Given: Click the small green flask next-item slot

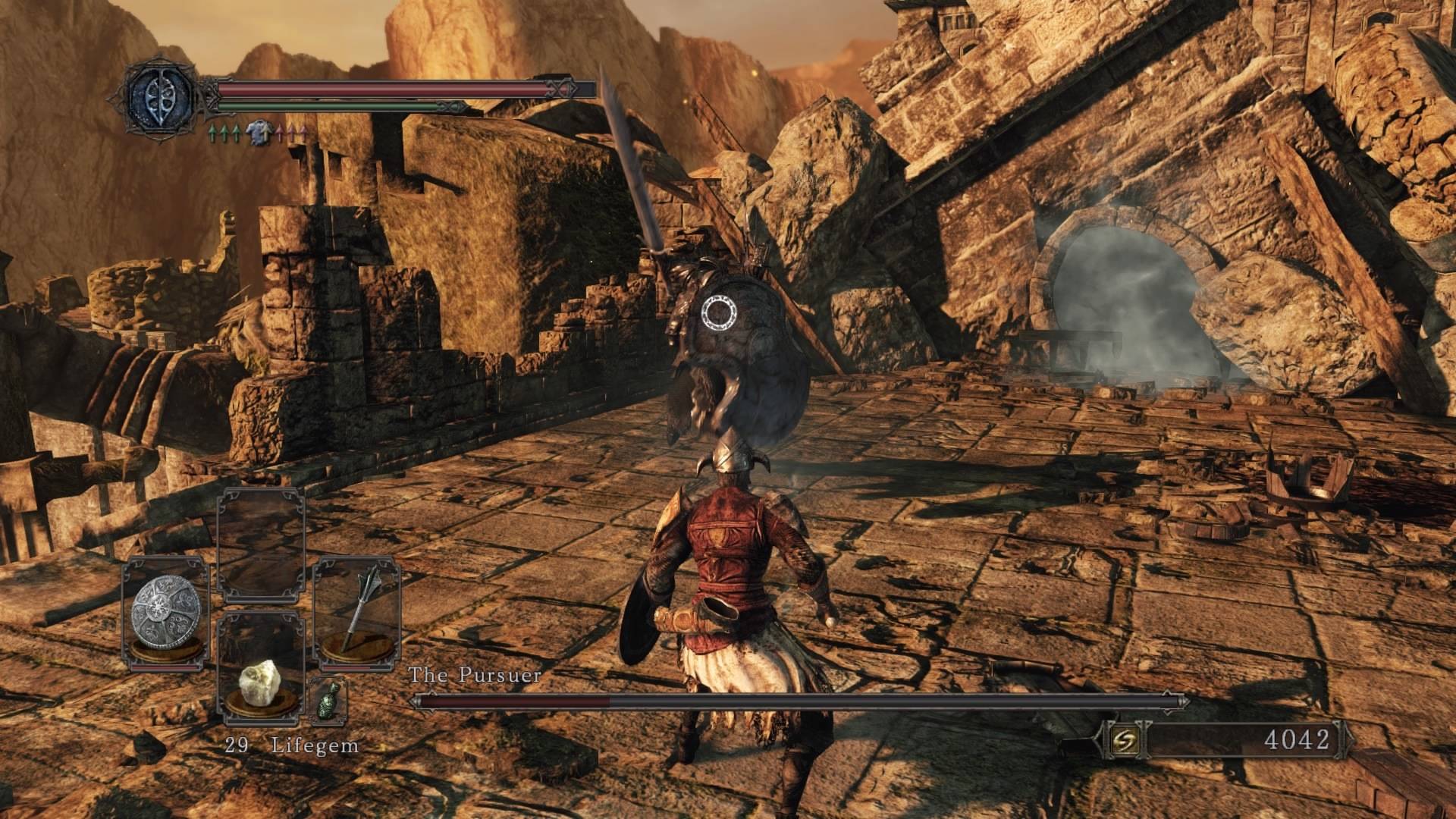Looking at the screenshot, I should tap(328, 700).
